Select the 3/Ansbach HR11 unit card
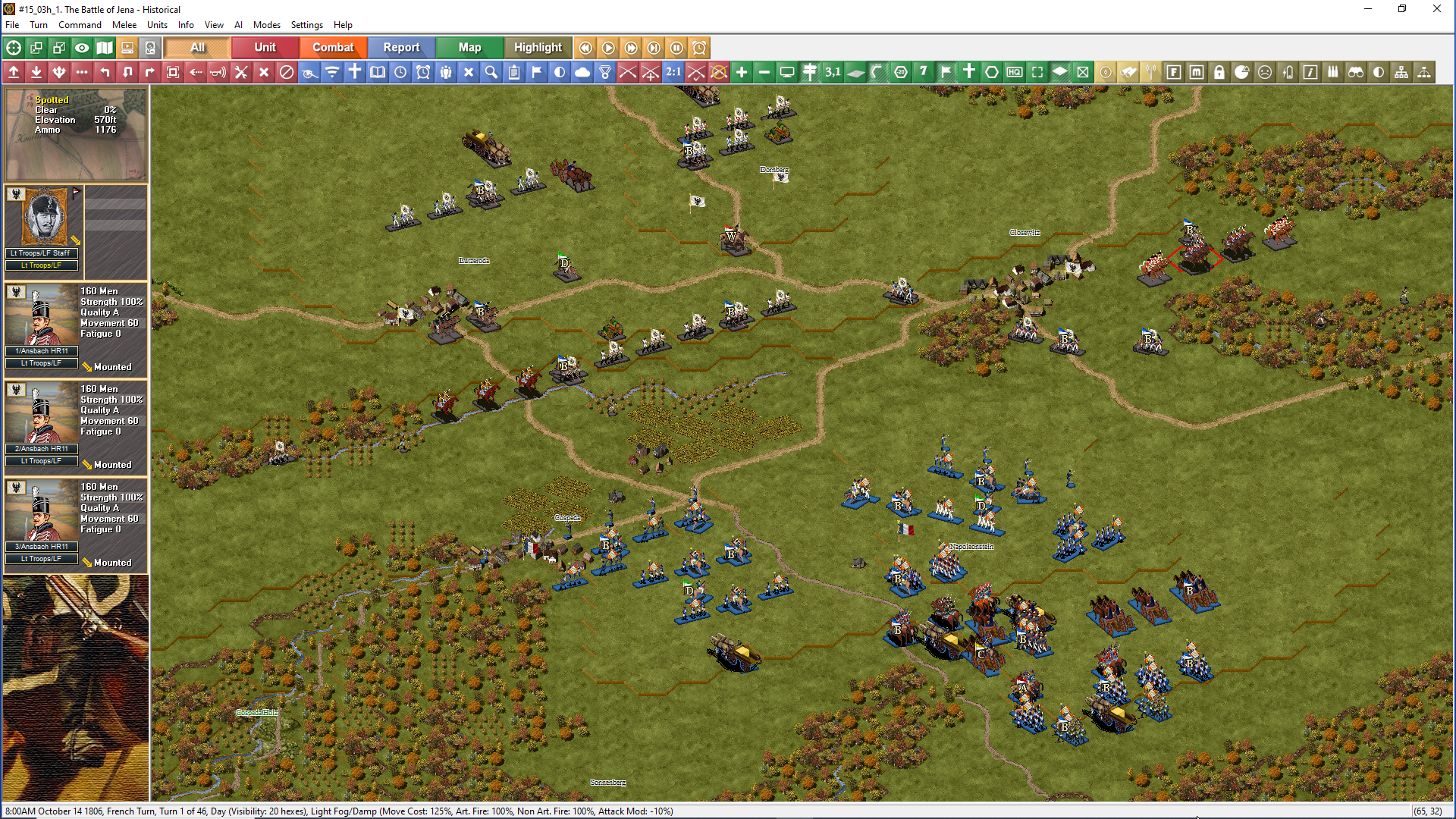1456x819 pixels. 76,523
